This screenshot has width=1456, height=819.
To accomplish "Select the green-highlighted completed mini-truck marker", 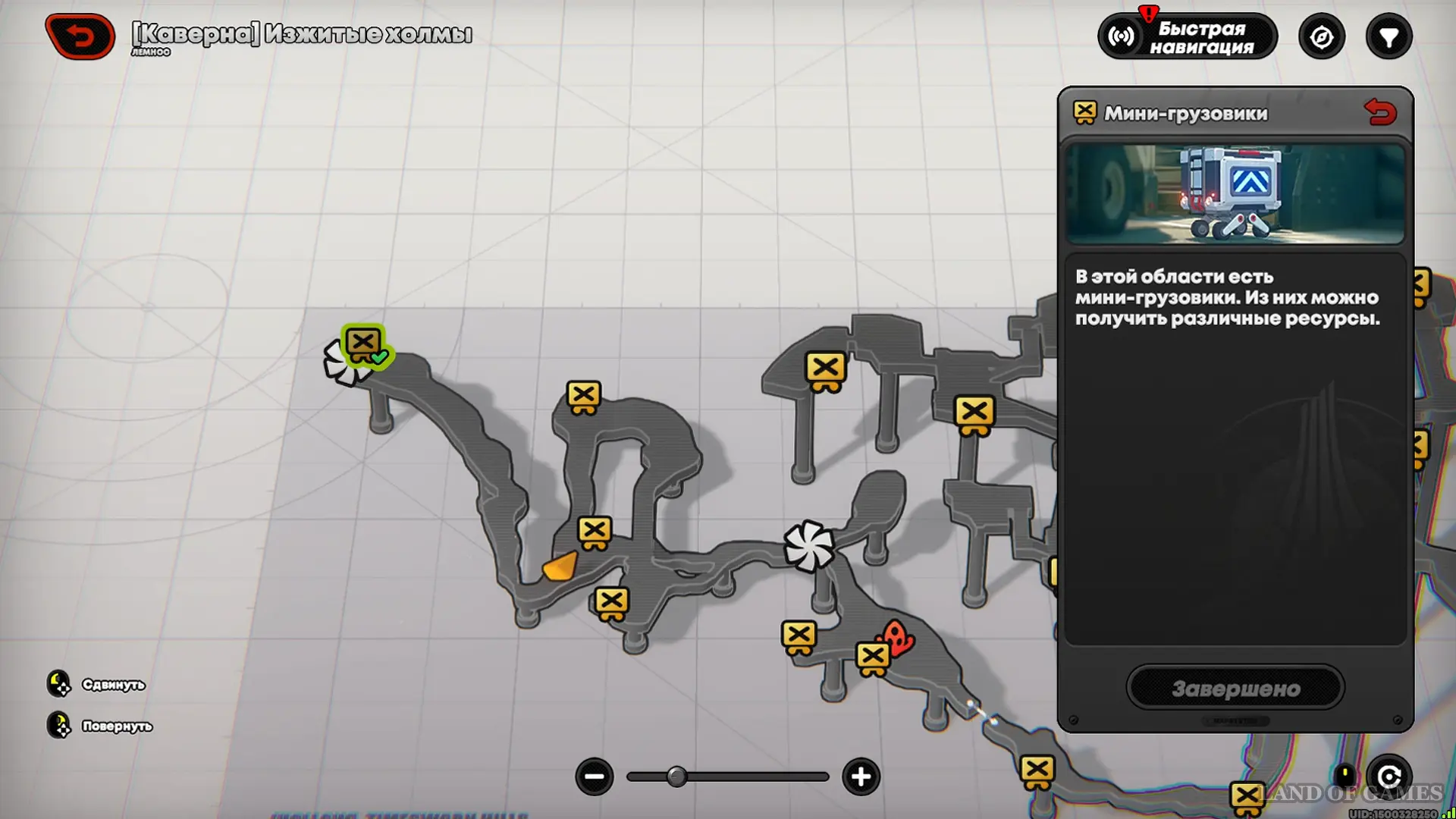I will 364,345.
